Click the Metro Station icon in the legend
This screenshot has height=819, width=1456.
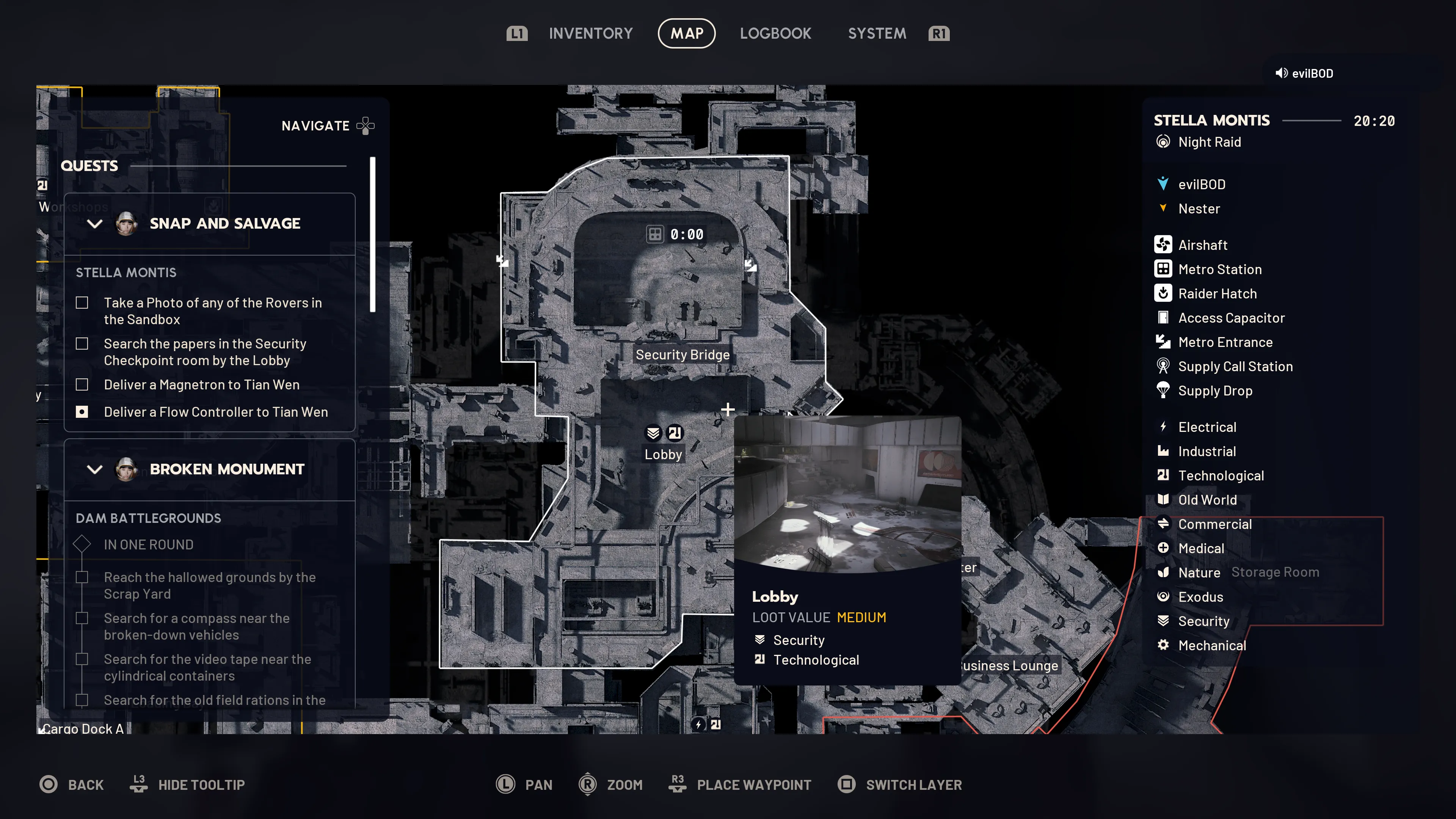[1164, 269]
